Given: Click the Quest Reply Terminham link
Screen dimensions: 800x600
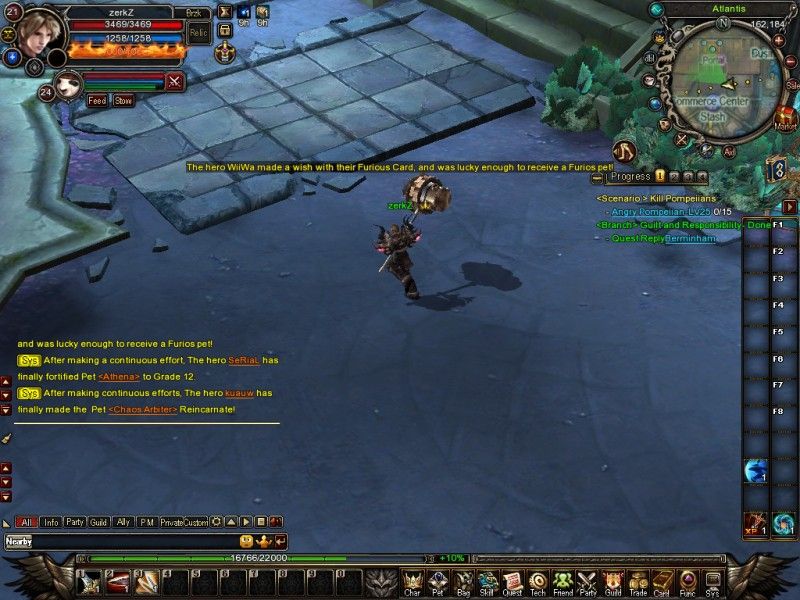Looking at the screenshot, I should pyautogui.click(x=691, y=238).
